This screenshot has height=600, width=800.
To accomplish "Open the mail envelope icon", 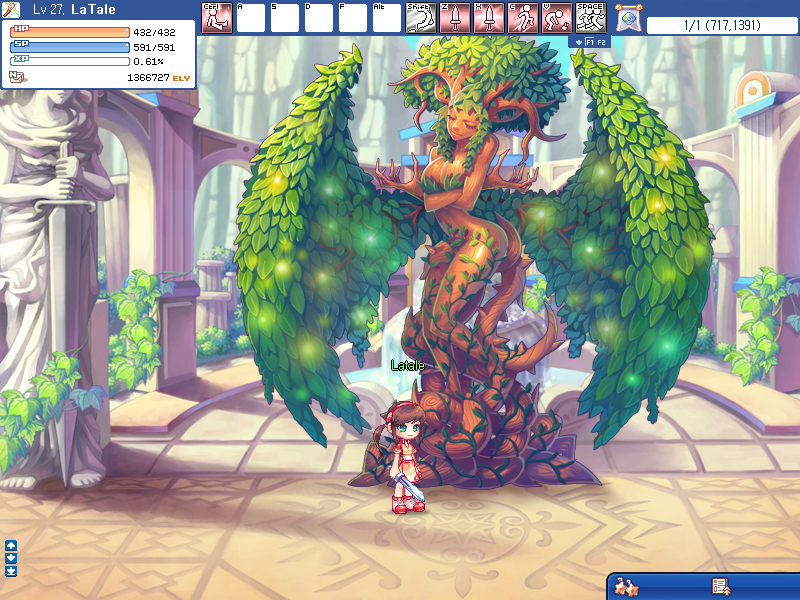I will 16,76.
